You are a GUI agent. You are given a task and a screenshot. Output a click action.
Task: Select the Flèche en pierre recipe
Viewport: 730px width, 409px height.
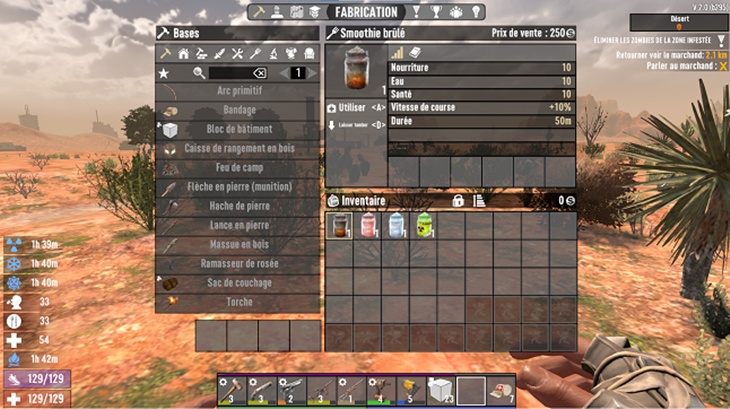point(238,186)
